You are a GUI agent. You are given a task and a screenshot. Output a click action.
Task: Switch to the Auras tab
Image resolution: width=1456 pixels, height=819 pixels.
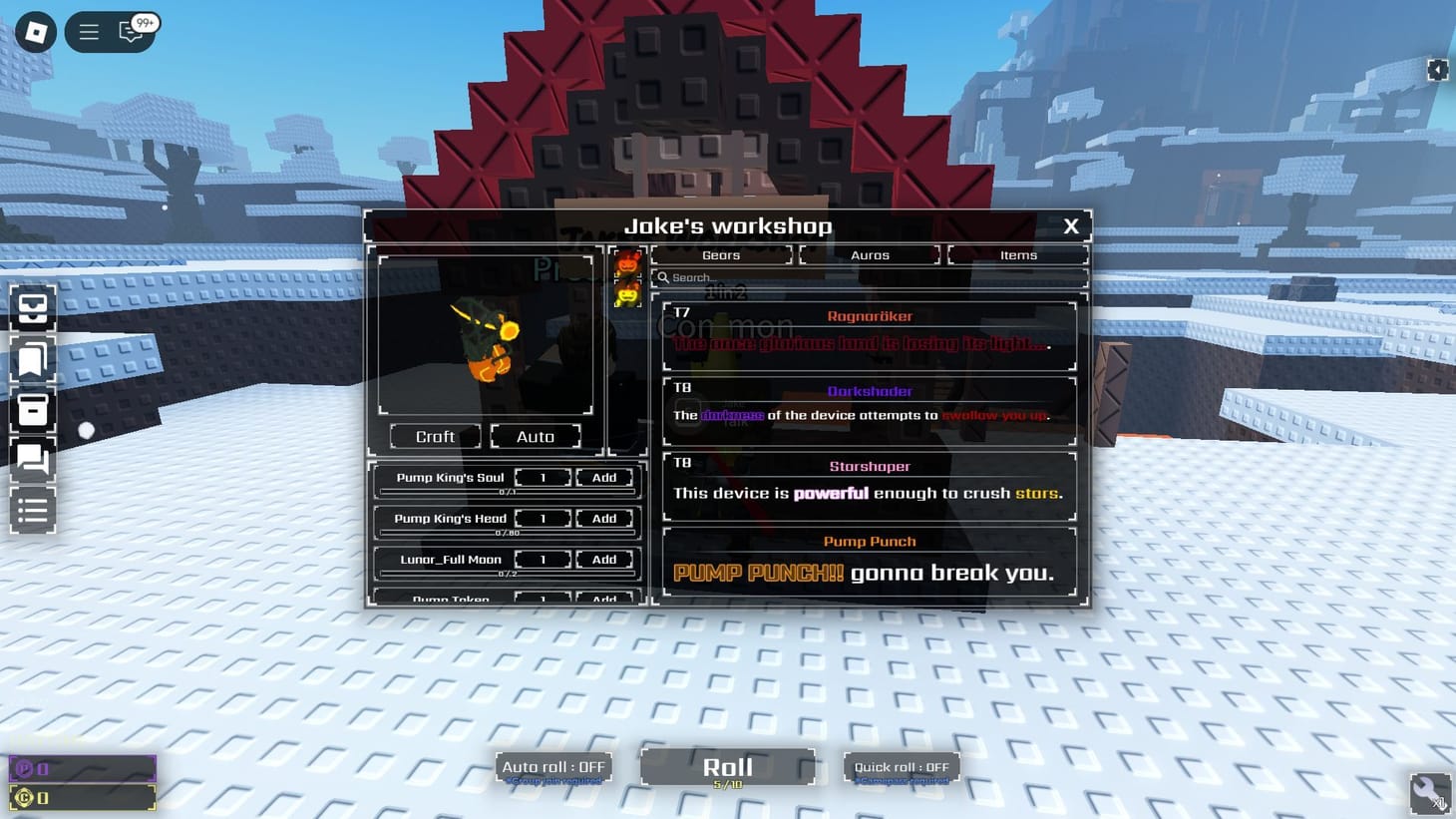pyautogui.click(x=869, y=254)
